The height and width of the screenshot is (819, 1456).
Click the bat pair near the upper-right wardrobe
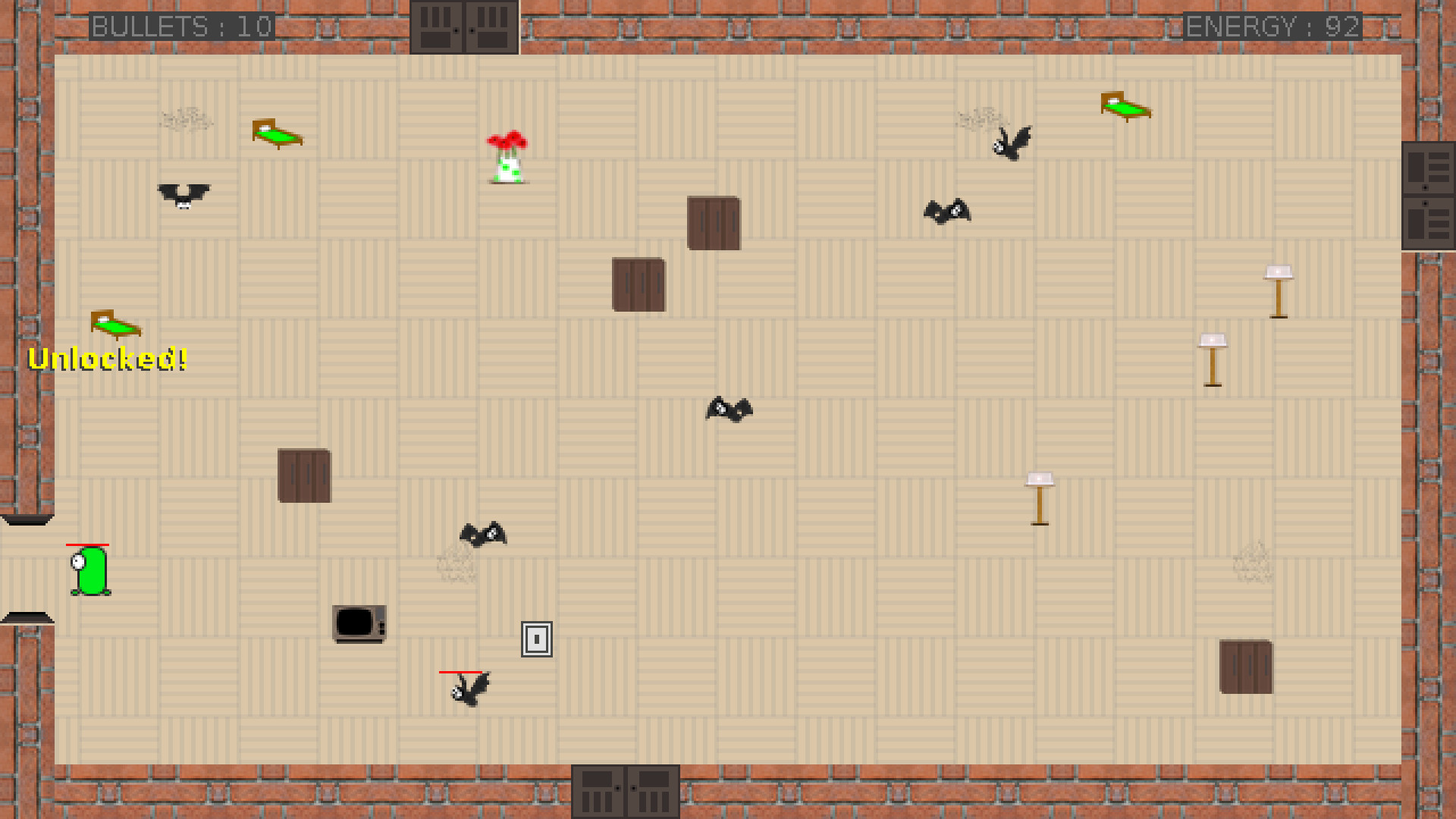[948, 211]
